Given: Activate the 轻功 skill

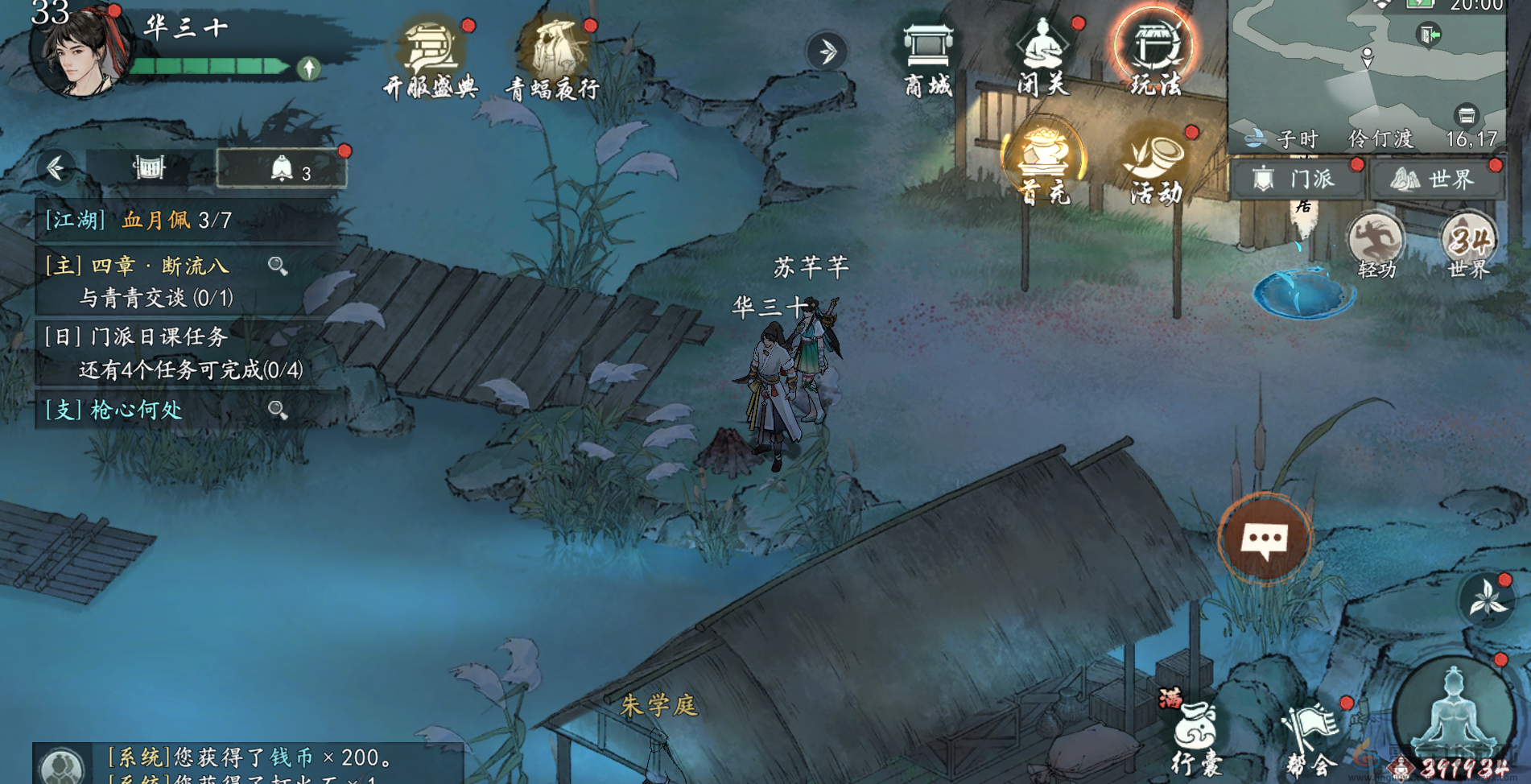Looking at the screenshot, I should tap(1376, 244).
